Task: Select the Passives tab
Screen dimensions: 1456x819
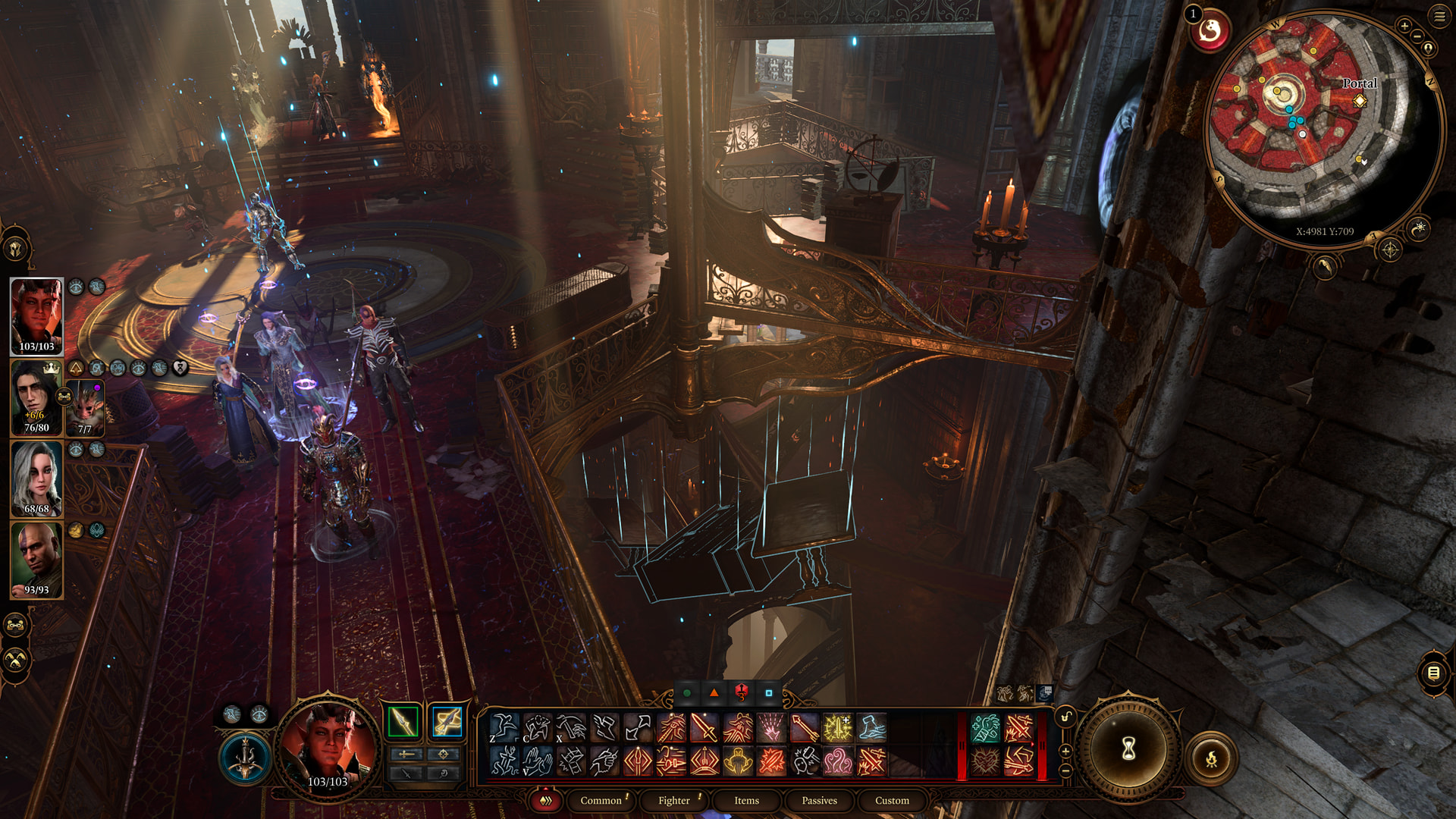Action: click(x=819, y=801)
